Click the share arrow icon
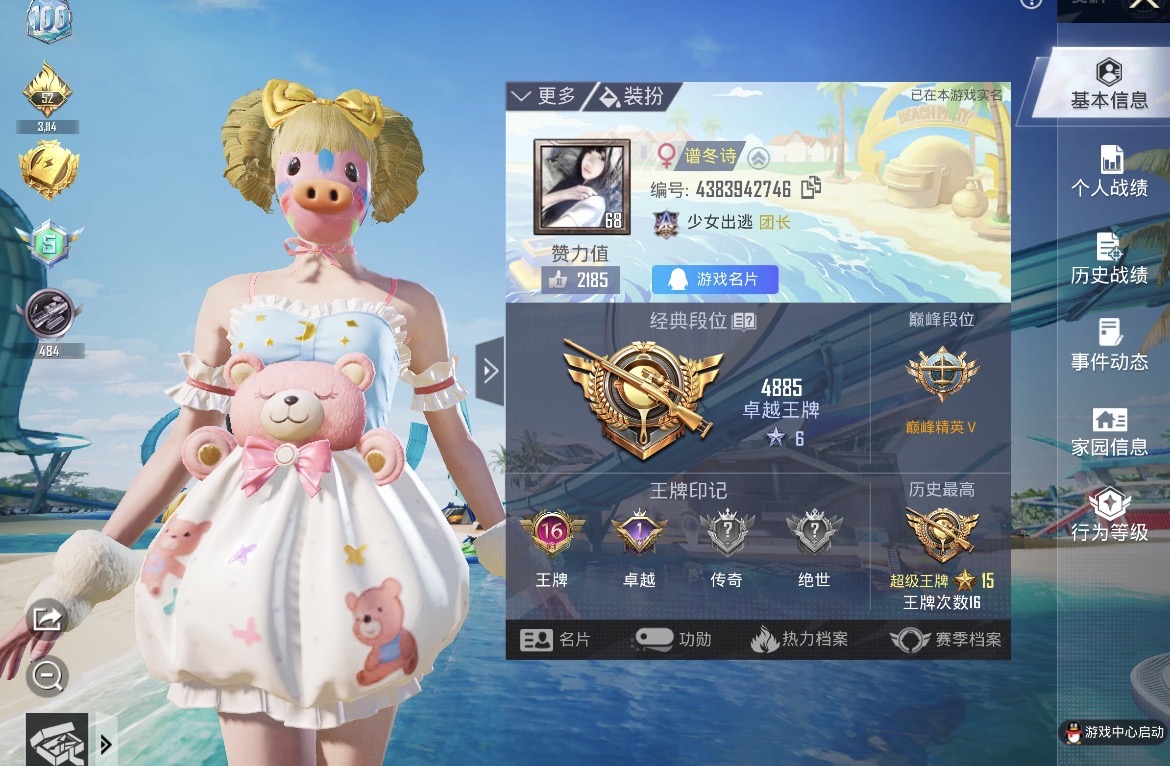Screen dimensions: 1170x766 coord(47,618)
